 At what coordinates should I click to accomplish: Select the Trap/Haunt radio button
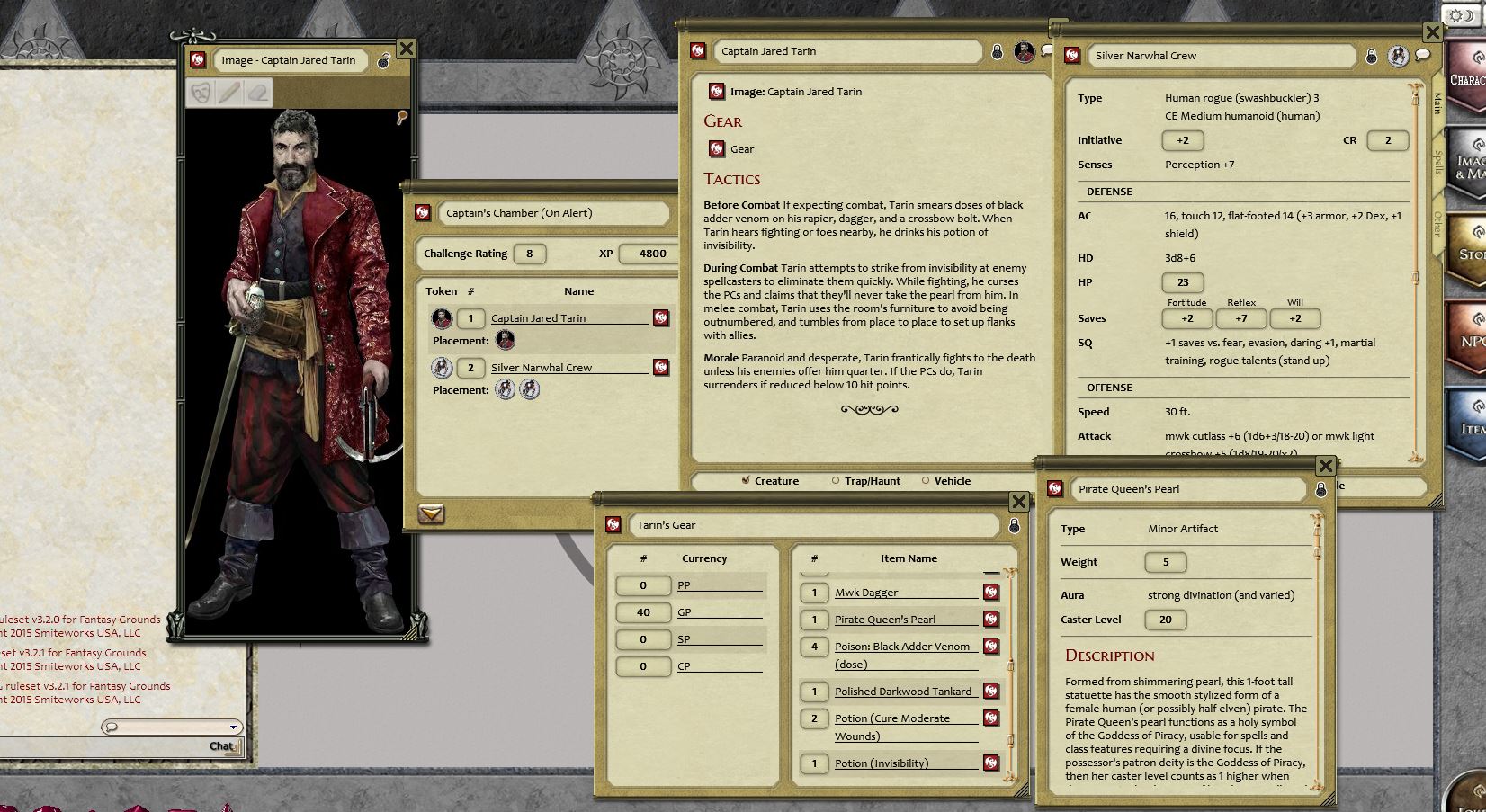(x=835, y=481)
